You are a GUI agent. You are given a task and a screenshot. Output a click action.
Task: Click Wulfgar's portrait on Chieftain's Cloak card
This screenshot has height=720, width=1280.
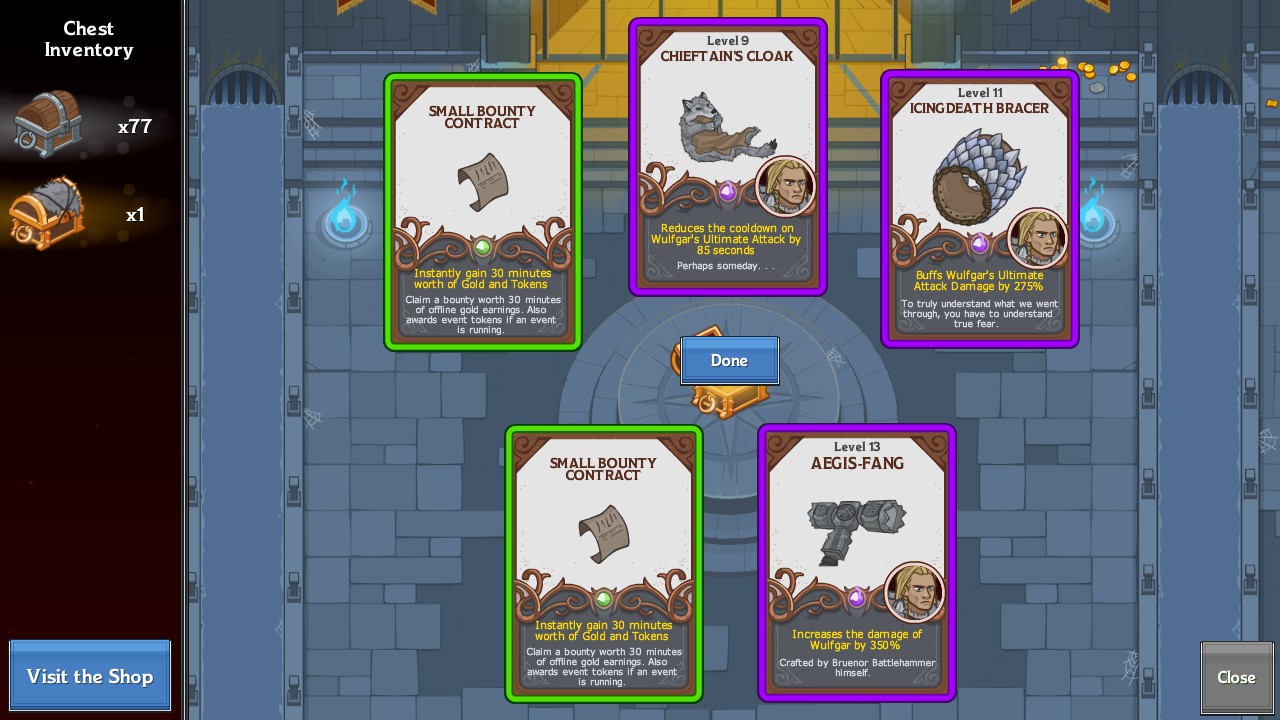point(786,186)
